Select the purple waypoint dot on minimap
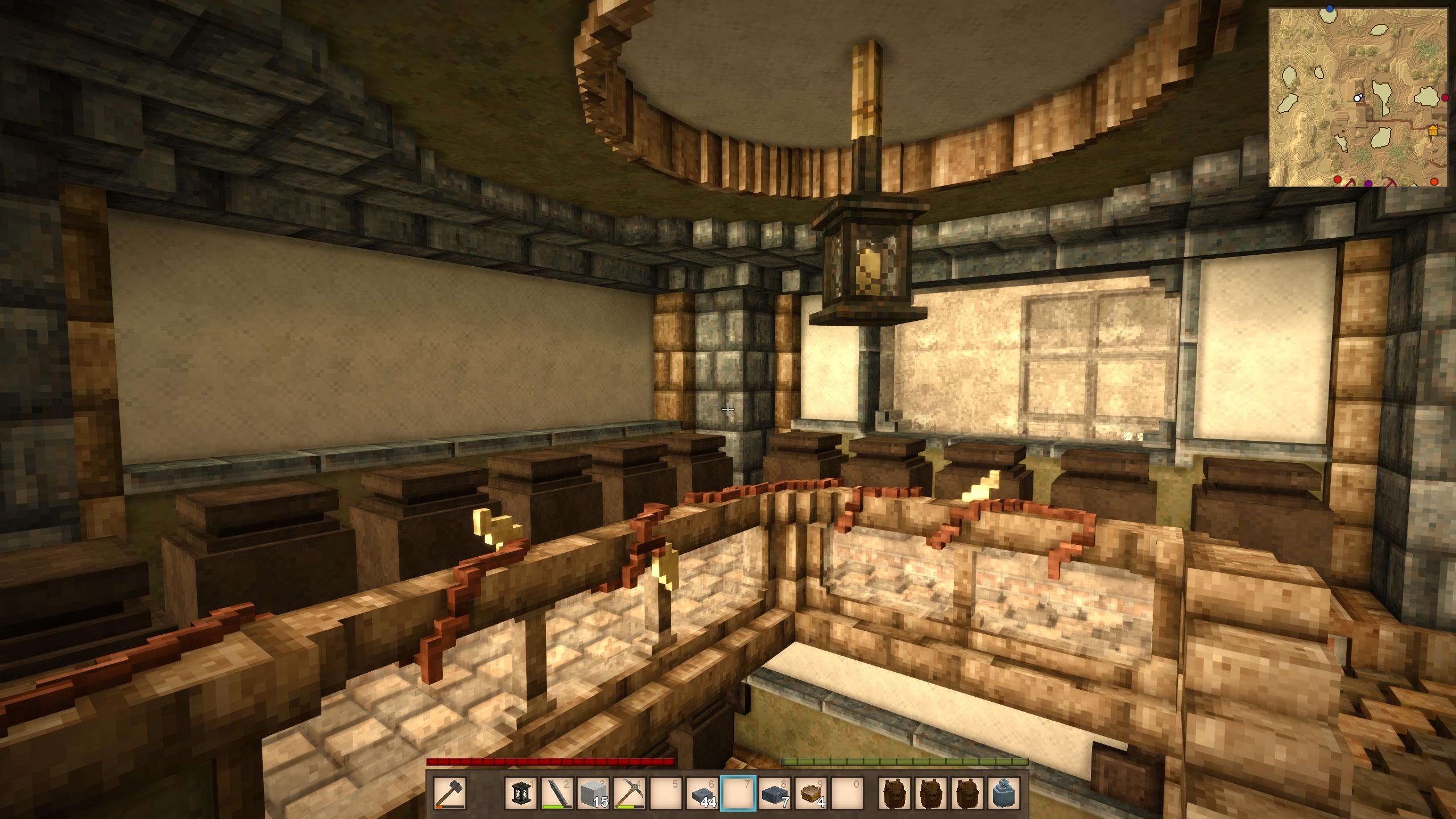 coord(1368,183)
